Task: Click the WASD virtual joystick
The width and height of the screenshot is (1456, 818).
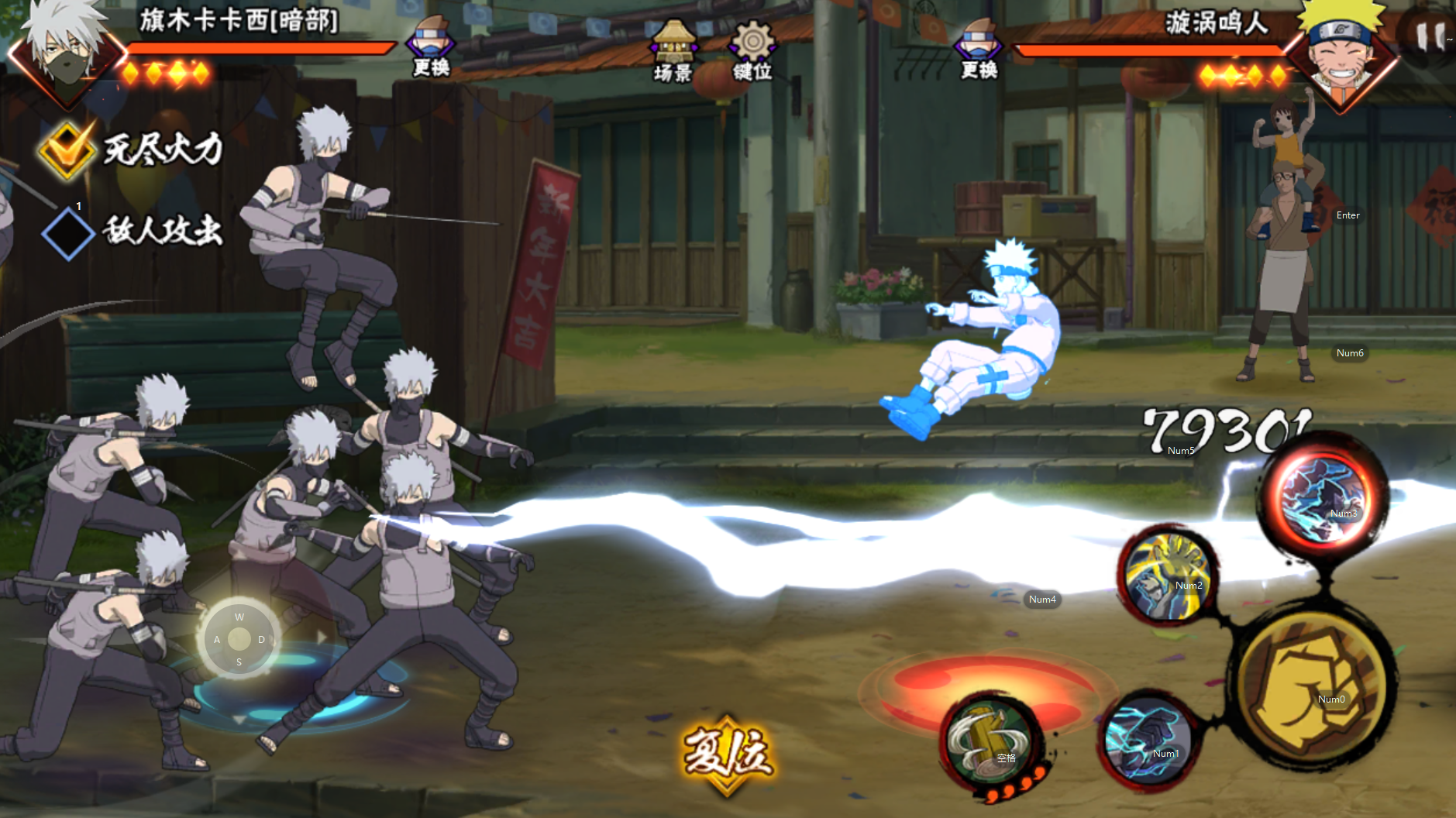Action: point(239,639)
